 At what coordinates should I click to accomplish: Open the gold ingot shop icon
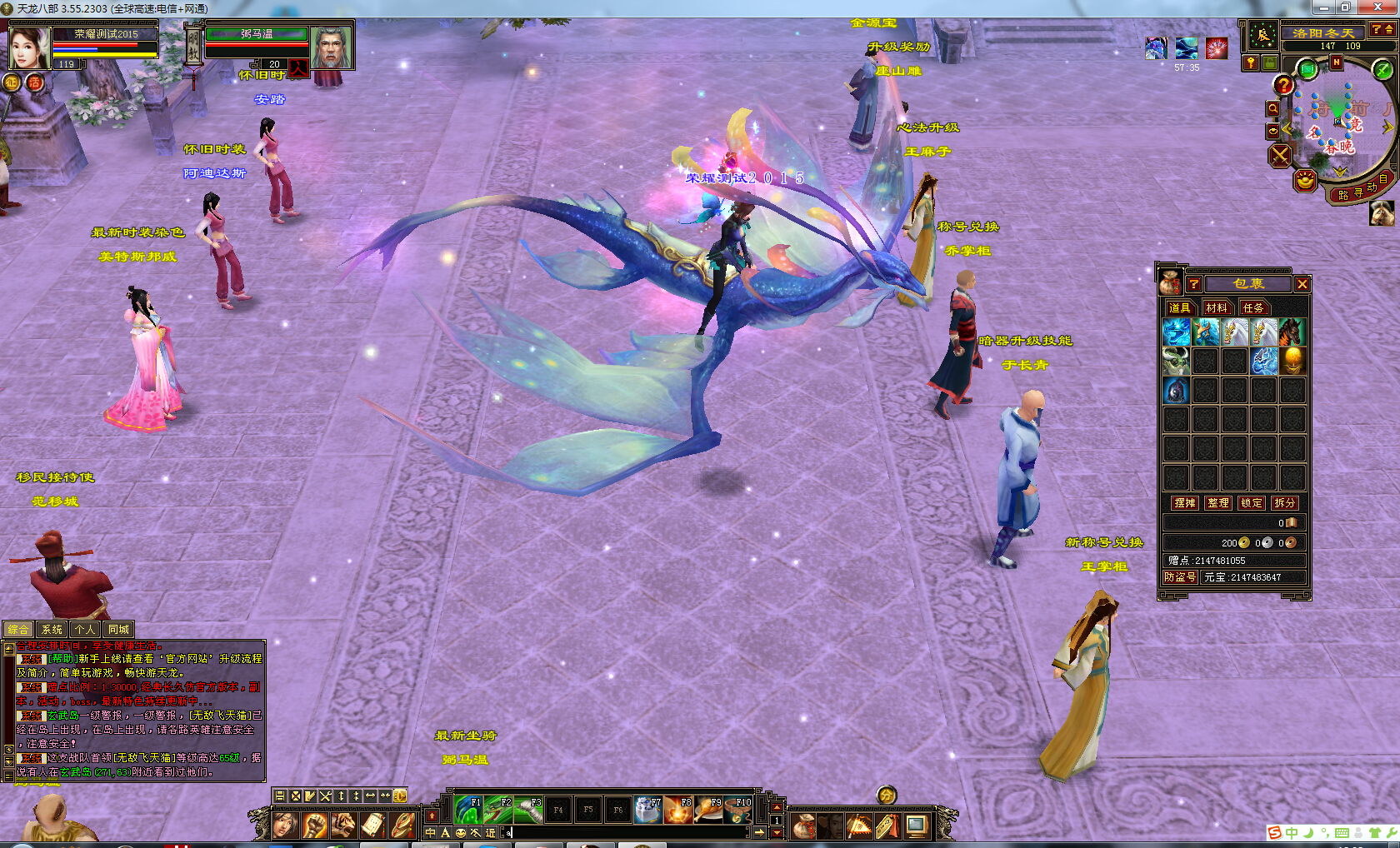click(1305, 179)
